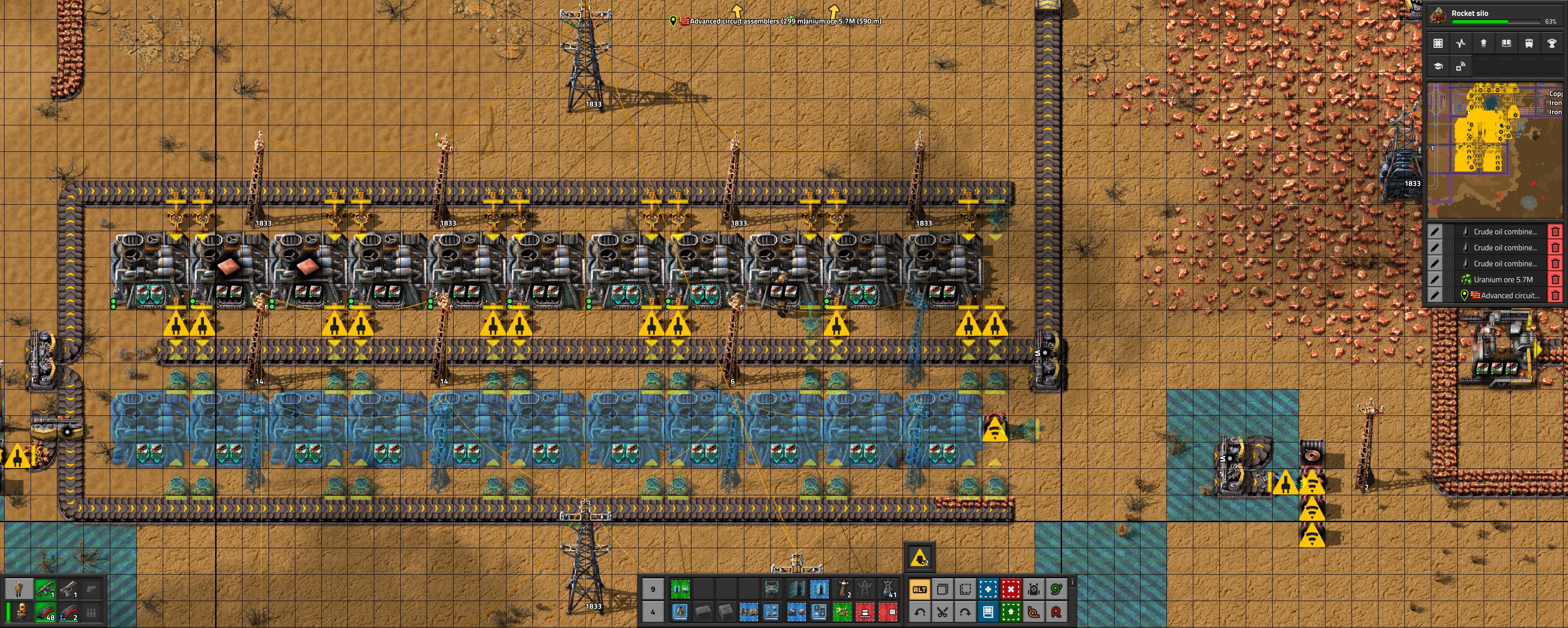Open the tips and tricks graduation cap
This screenshot has width=1568, height=628.
1439,67
